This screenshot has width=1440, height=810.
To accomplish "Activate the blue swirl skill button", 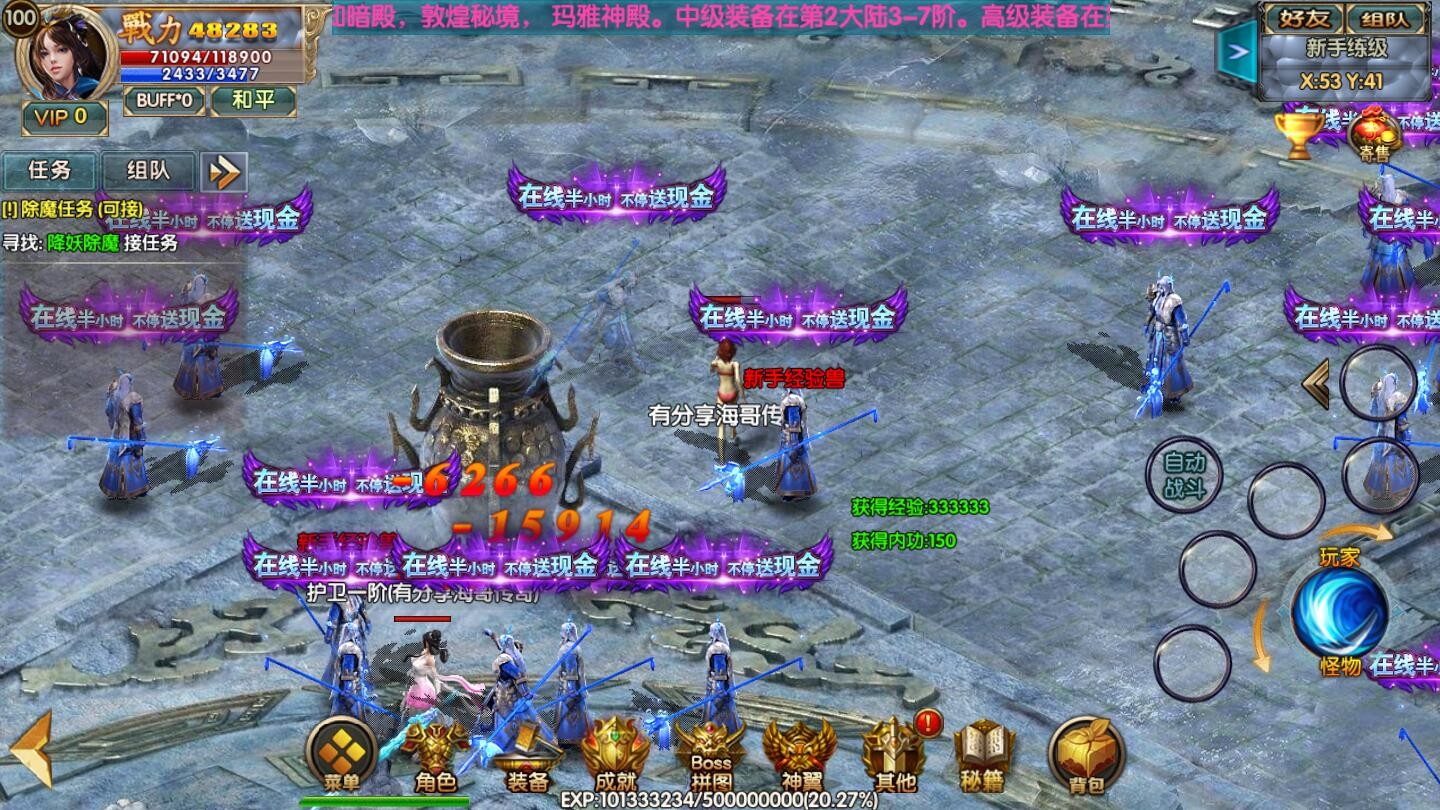I will coord(1339,611).
